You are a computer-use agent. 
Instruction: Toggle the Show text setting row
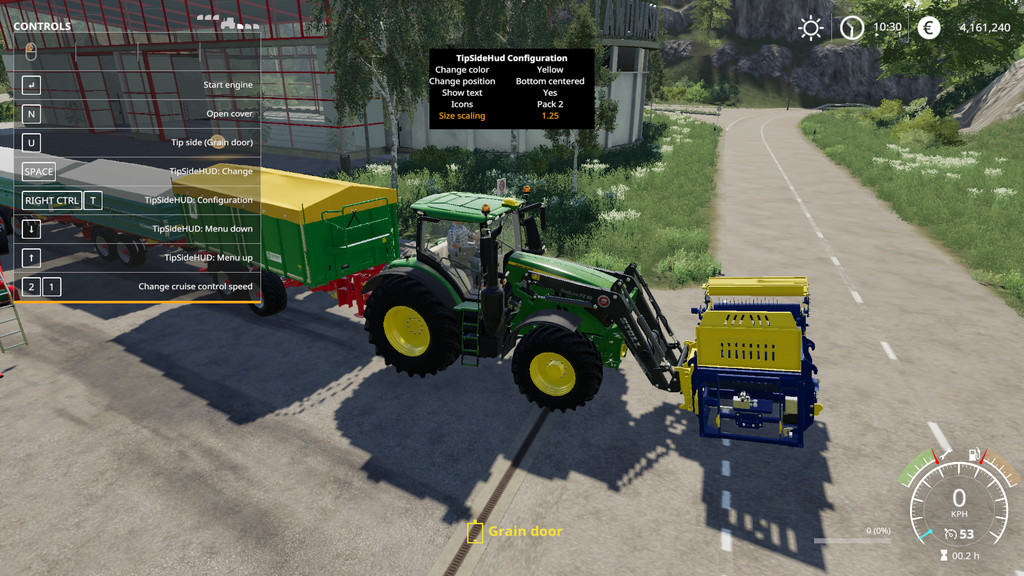pyautogui.click(x=511, y=93)
